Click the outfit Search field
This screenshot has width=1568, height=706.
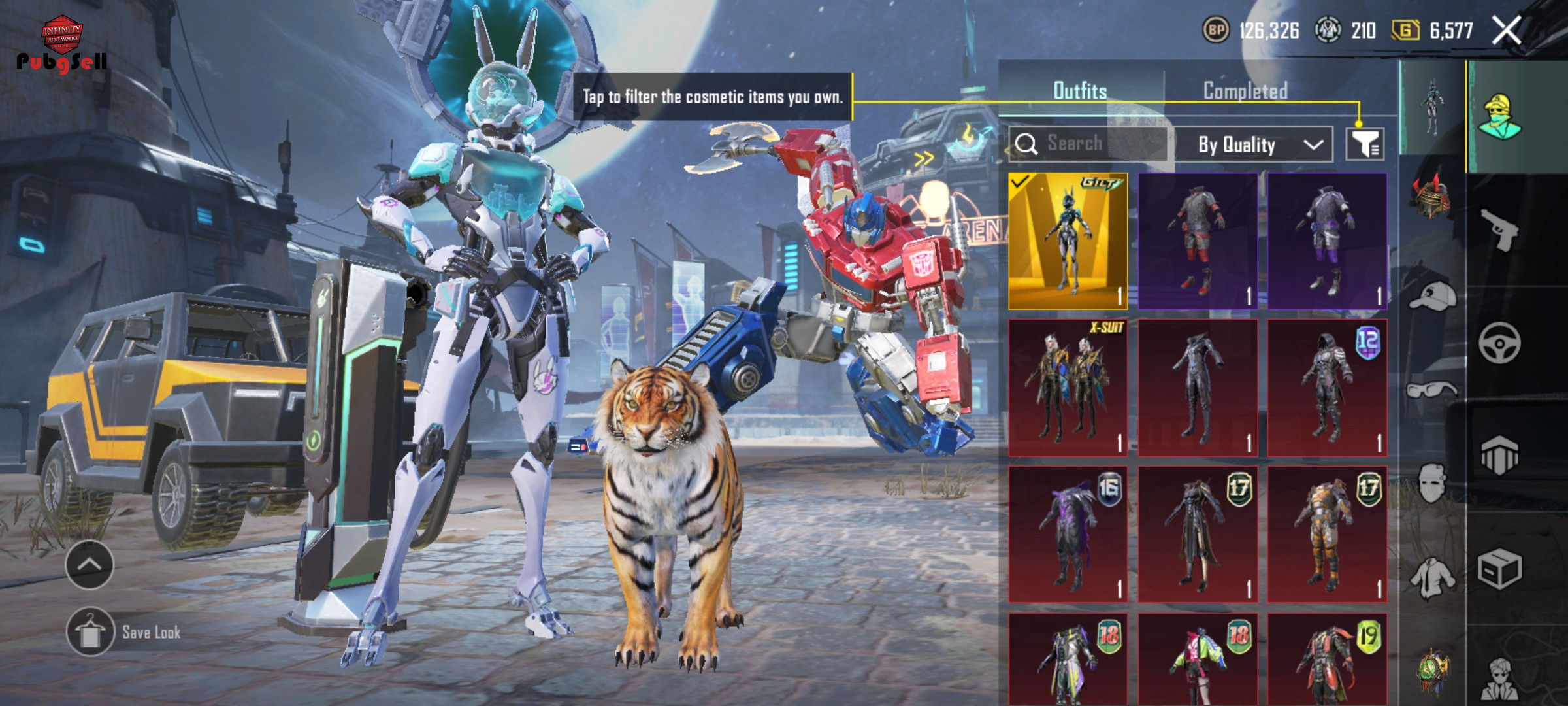point(1088,144)
